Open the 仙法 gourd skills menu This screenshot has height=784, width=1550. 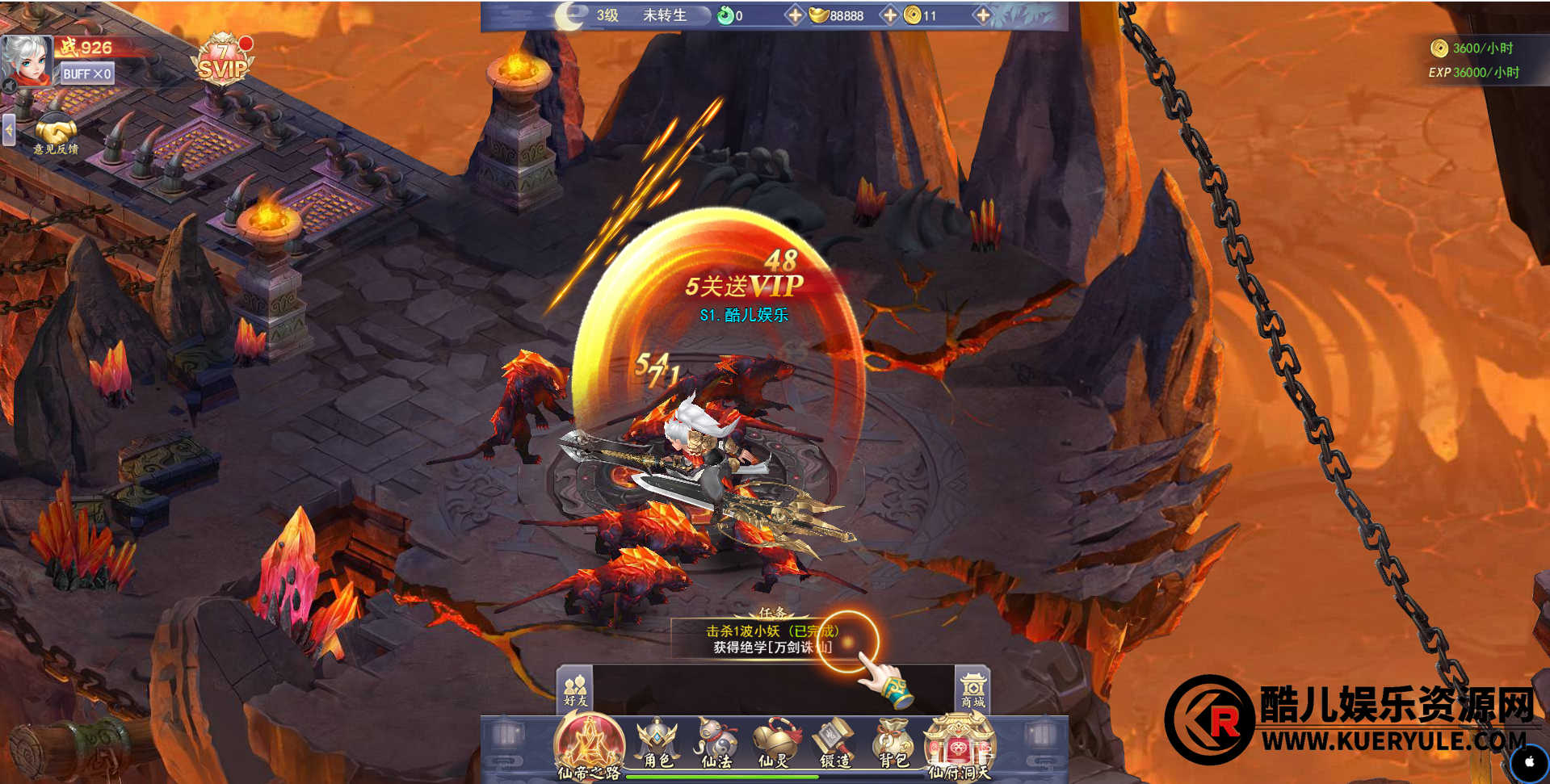click(716, 744)
